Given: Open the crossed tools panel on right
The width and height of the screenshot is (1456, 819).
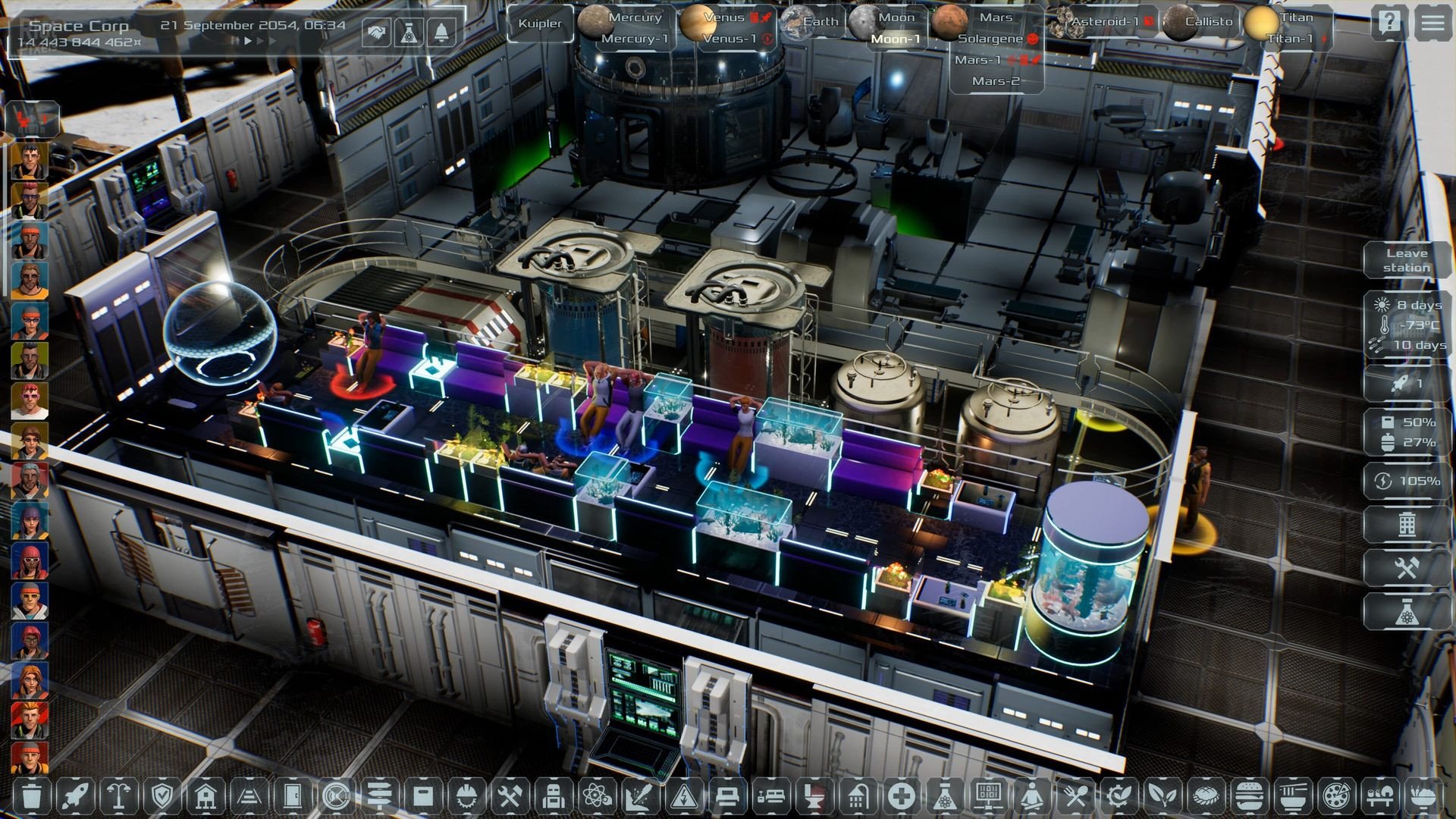Looking at the screenshot, I should pyautogui.click(x=1407, y=567).
